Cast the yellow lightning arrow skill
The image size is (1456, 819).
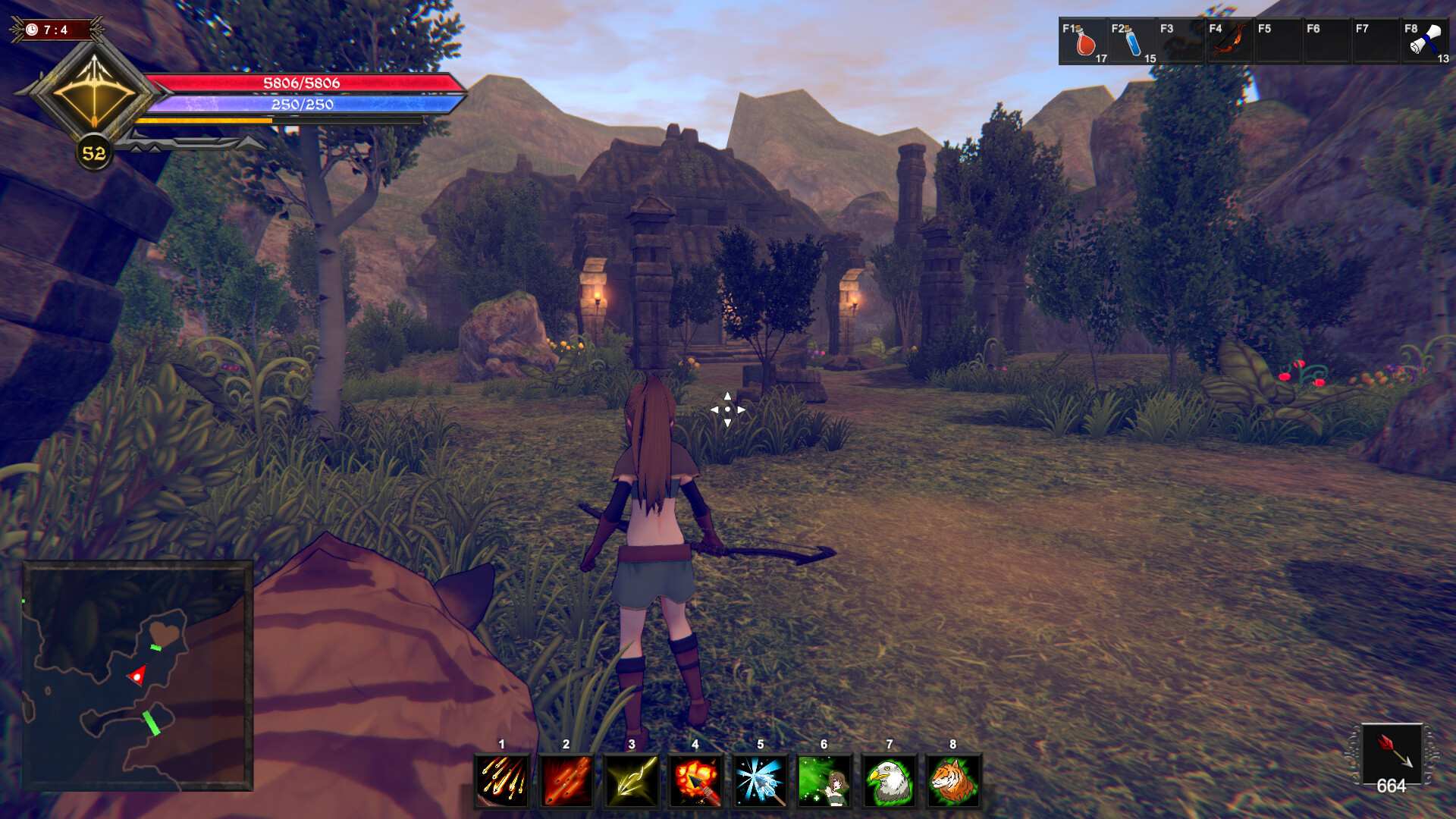[631, 780]
